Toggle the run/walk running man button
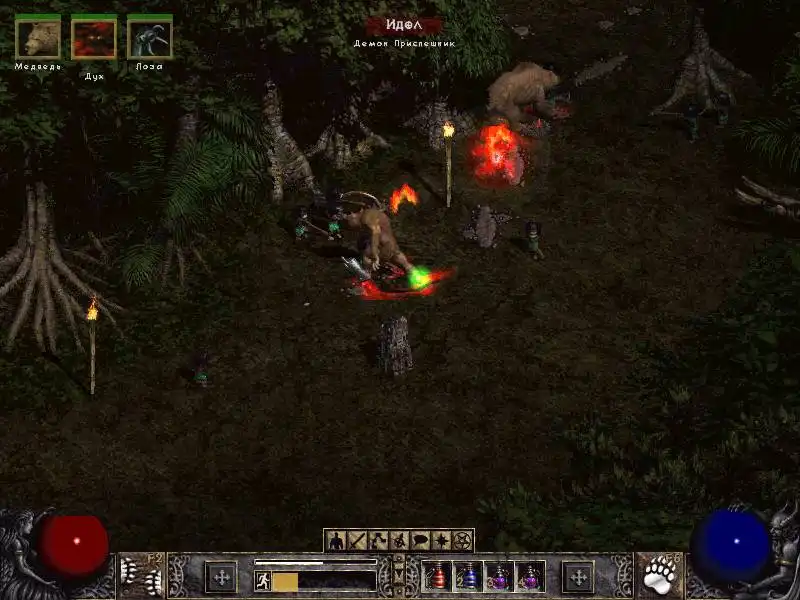 pyautogui.click(x=263, y=581)
